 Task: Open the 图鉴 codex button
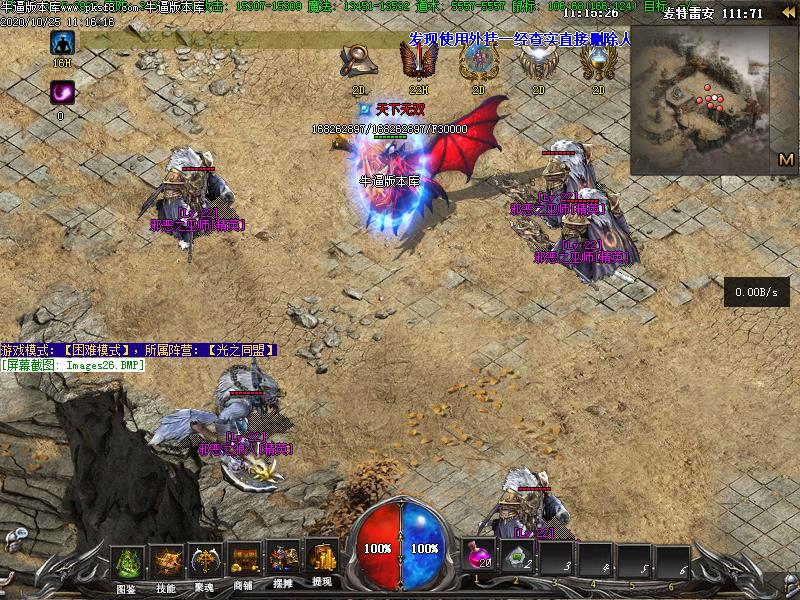tap(127, 563)
